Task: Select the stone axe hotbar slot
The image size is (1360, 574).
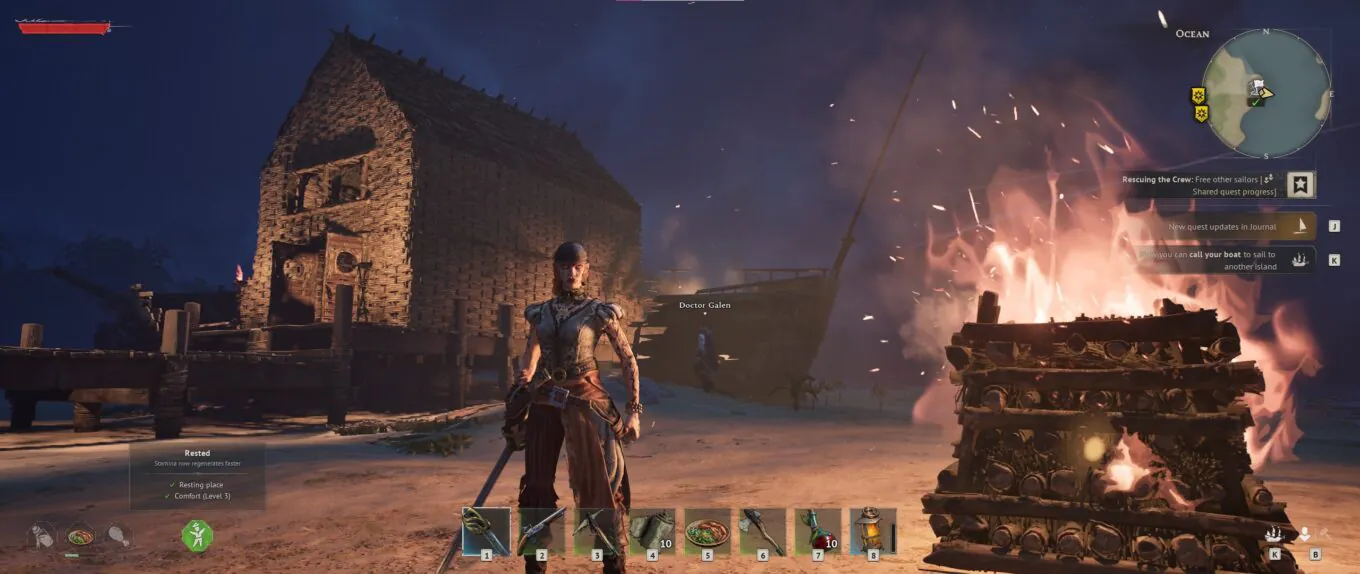Action: point(762,531)
